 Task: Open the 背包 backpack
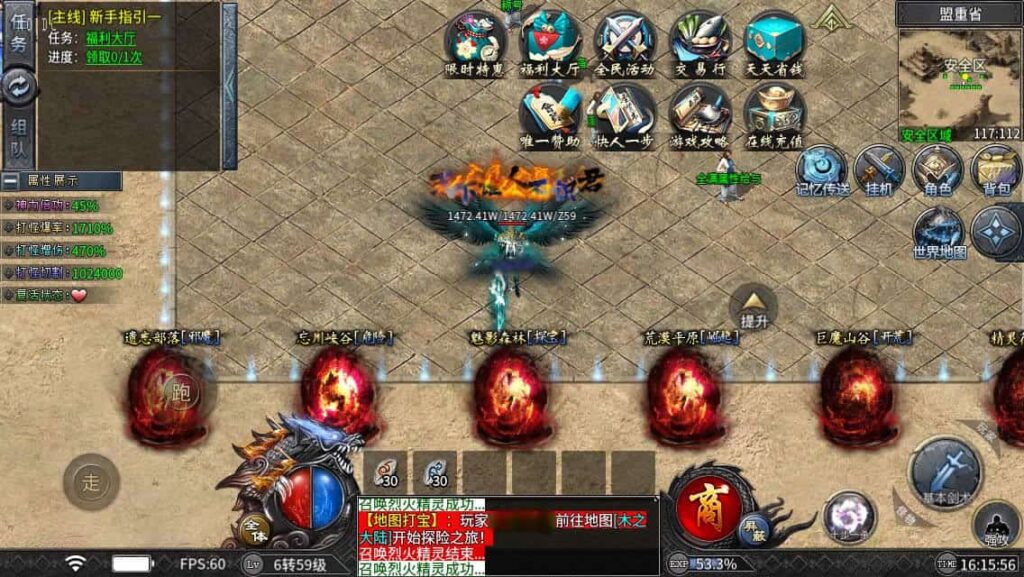click(996, 168)
